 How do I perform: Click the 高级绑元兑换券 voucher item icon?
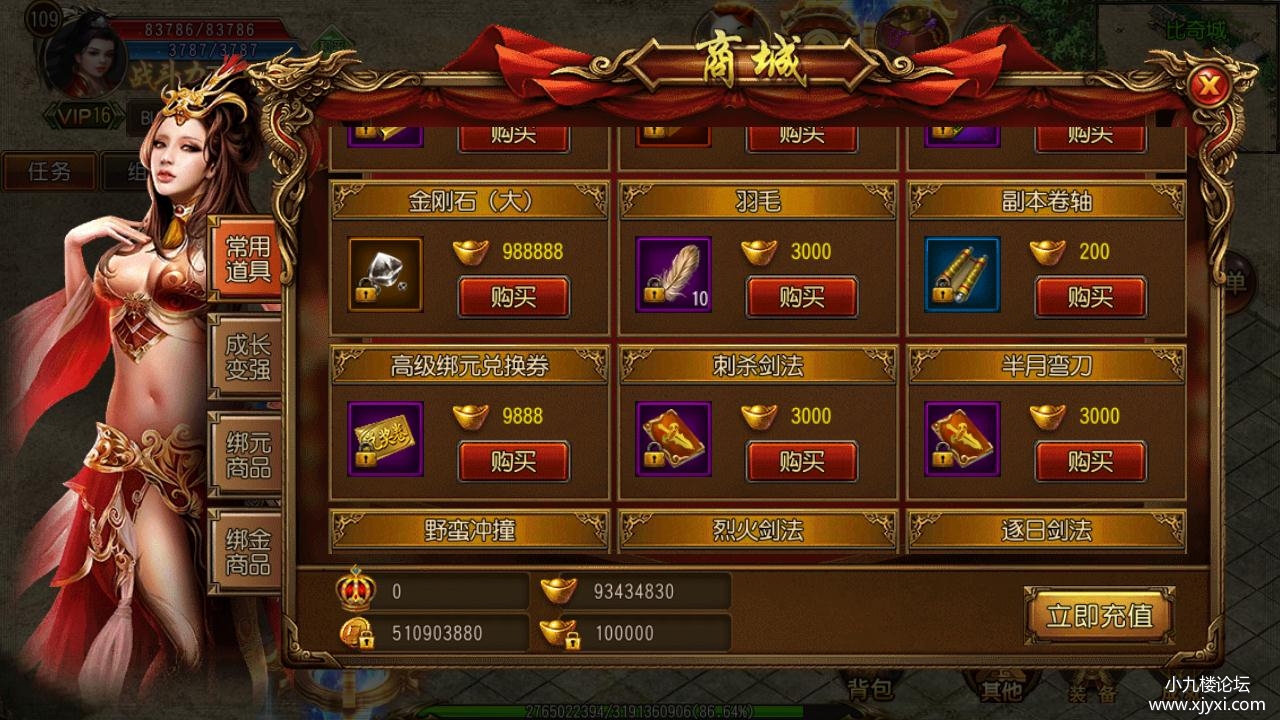click(x=384, y=436)
